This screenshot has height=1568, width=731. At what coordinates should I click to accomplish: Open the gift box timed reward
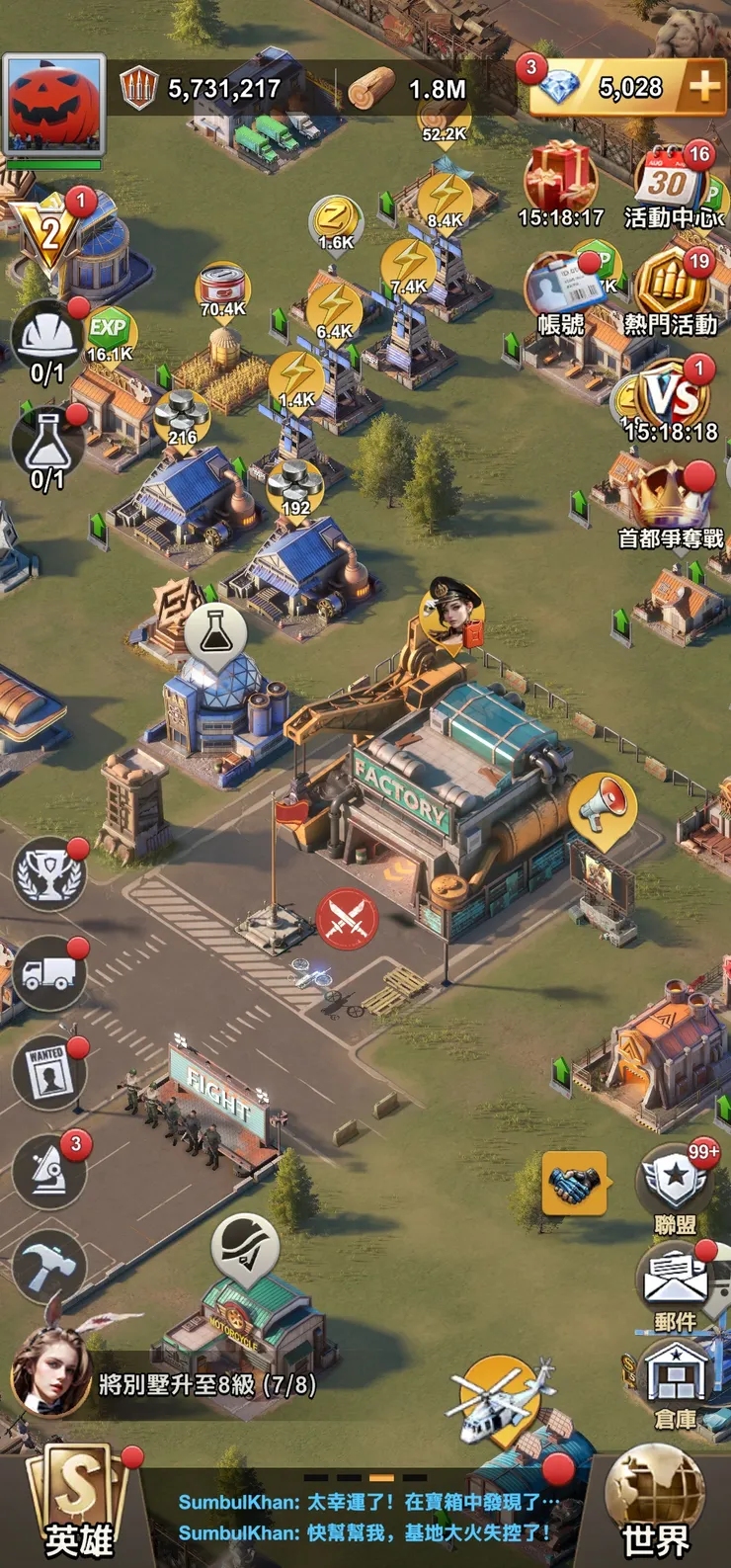click(560, 178)
